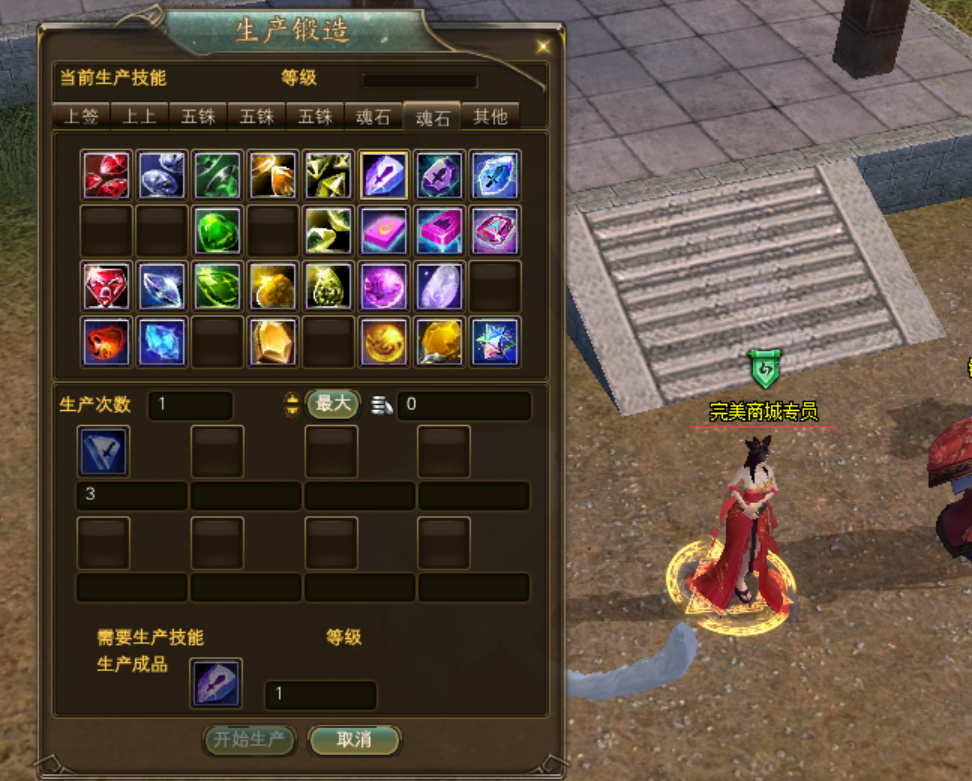Viewport: 972px width, 781px height.
Task: Start crafting with the 开始生产 button
Action: [250, 740]
